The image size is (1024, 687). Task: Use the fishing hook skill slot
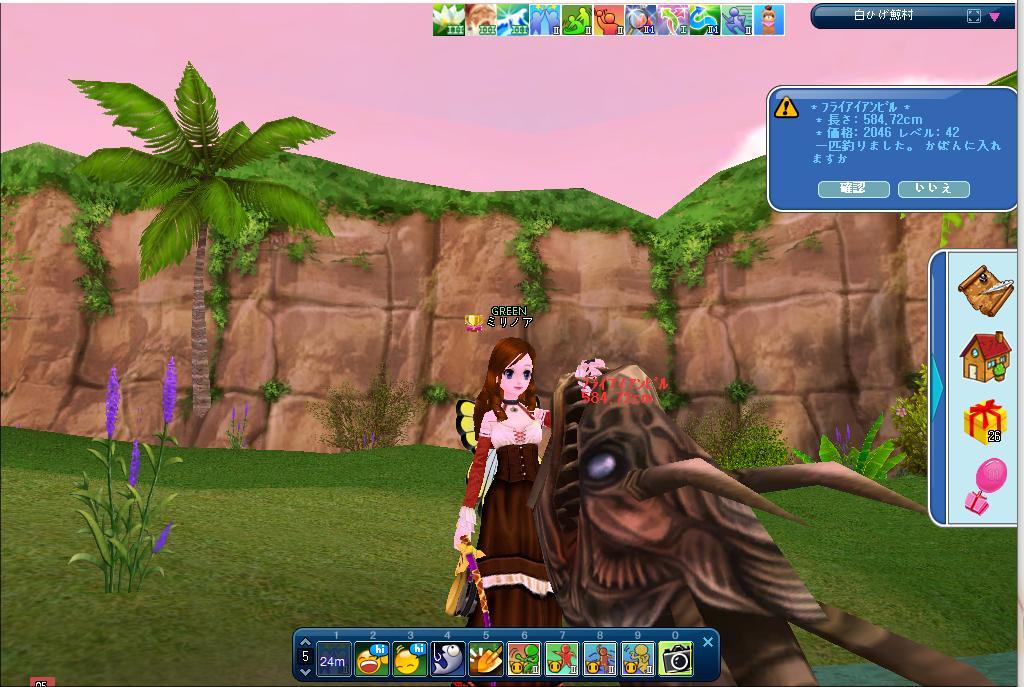448,659
